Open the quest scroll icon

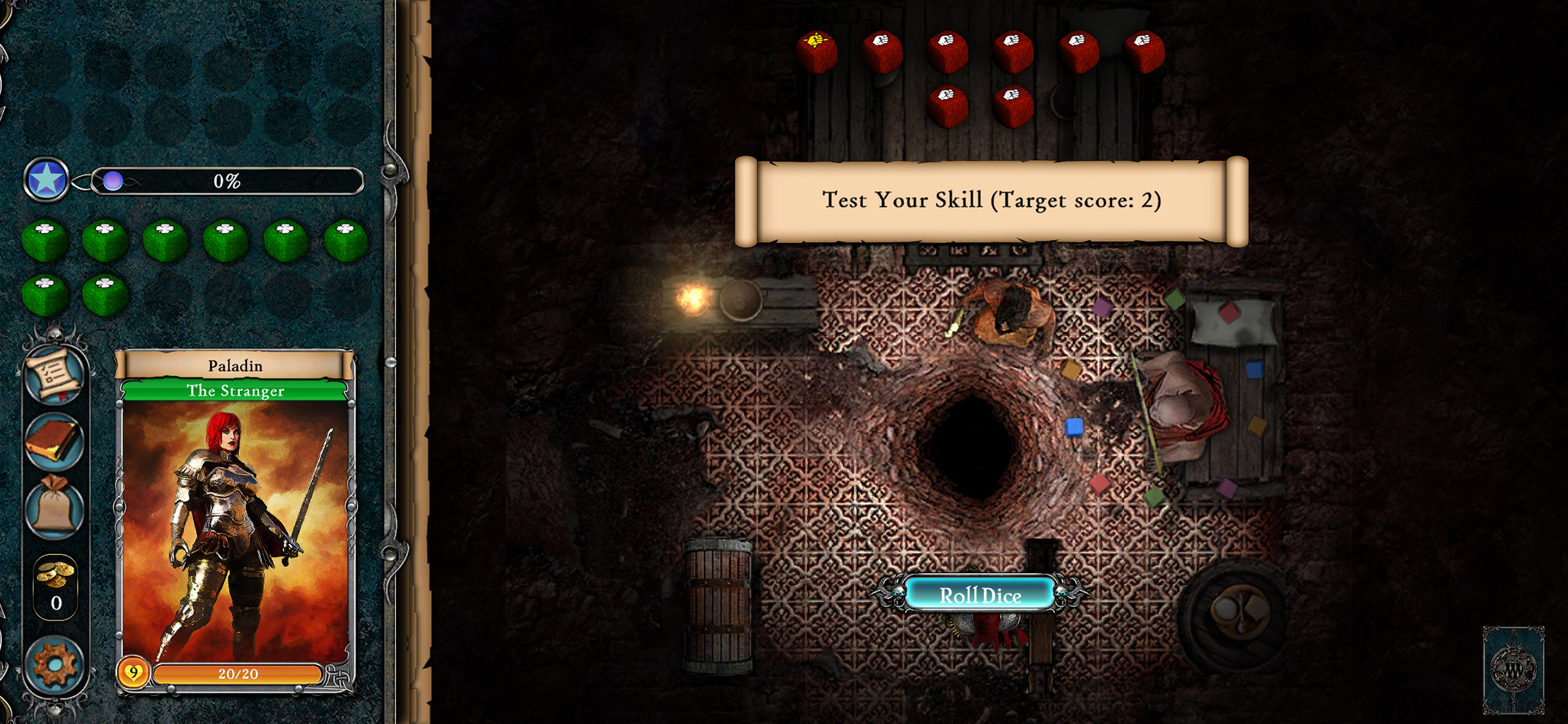[x=54, y=374]
